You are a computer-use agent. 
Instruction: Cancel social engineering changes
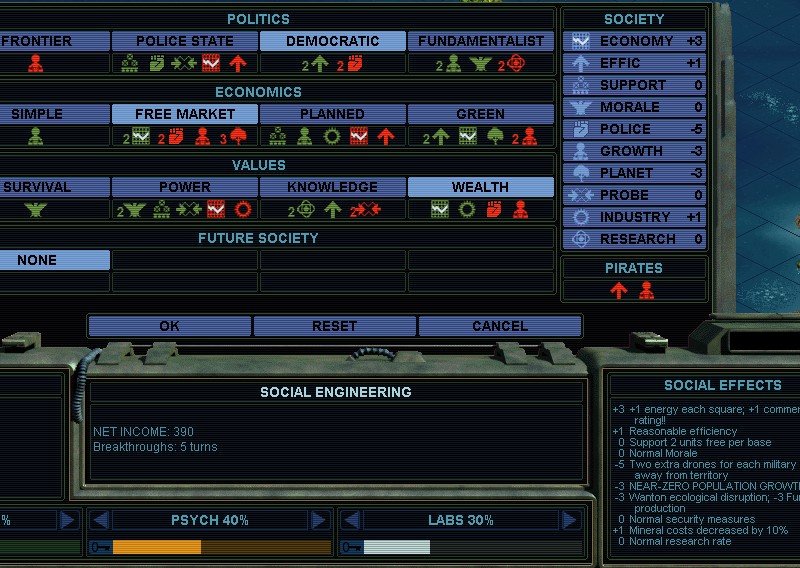coord(499,326)
